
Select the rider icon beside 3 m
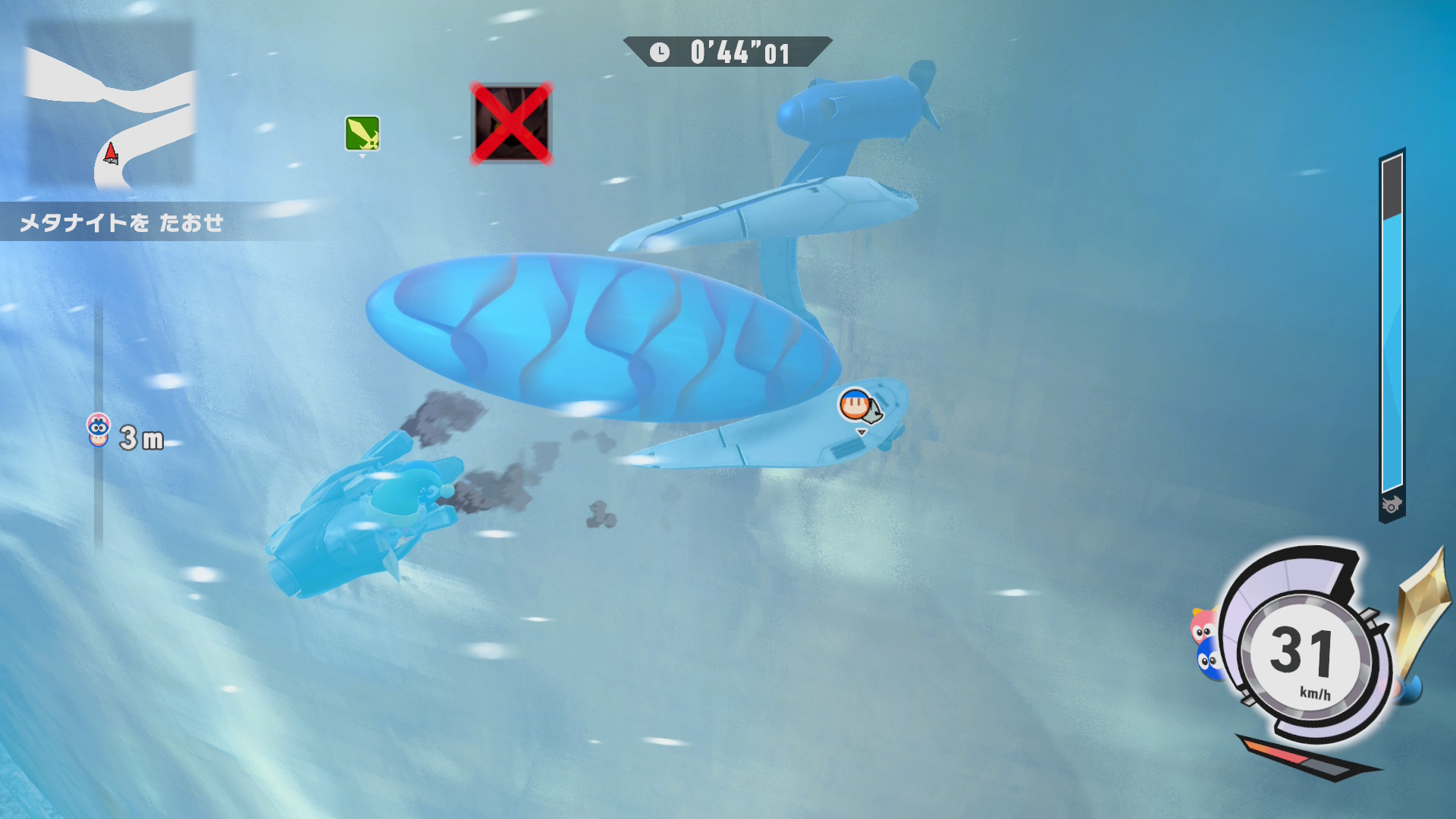tap(99, 430)
